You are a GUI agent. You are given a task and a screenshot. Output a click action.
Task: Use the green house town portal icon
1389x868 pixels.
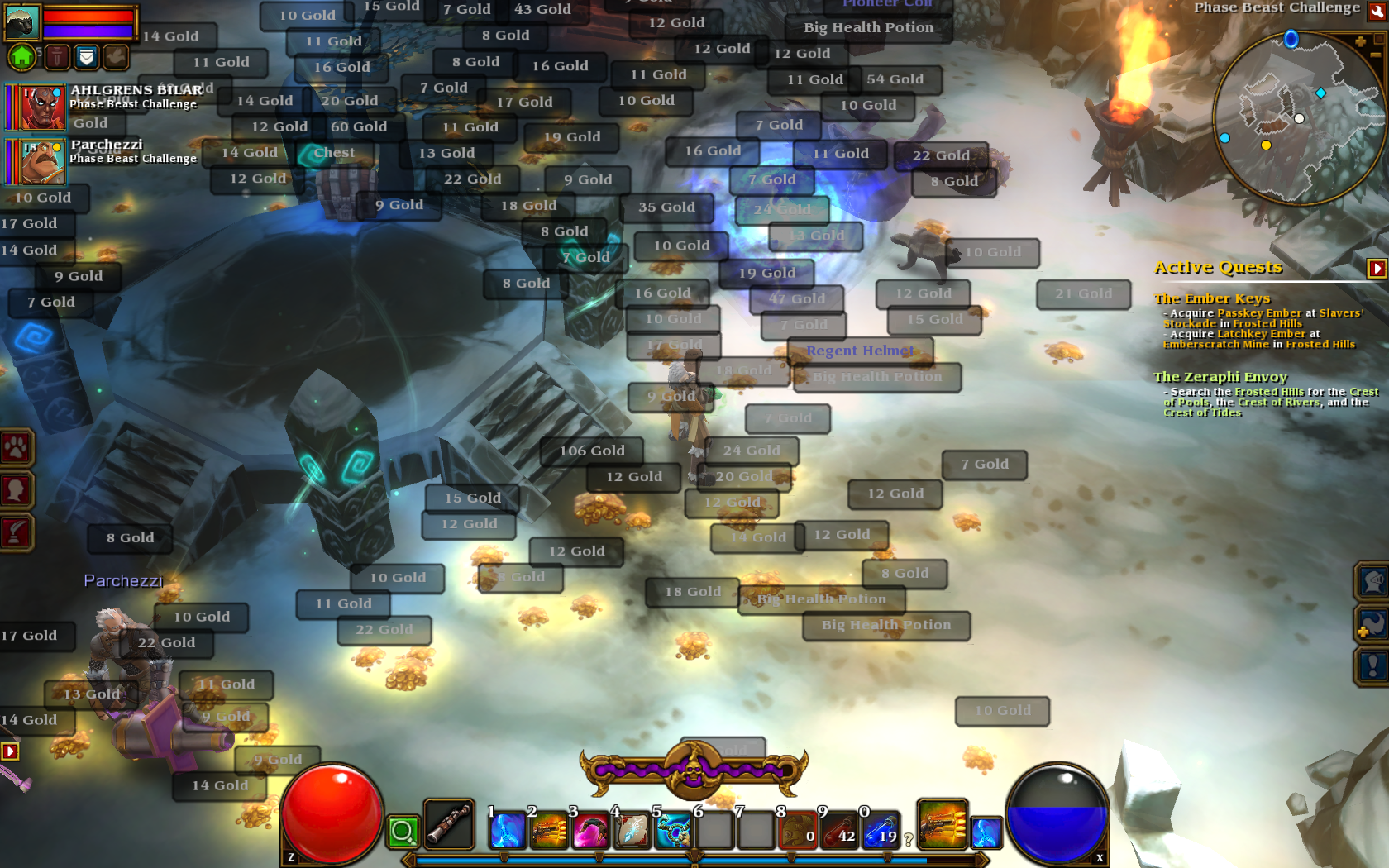pyautogui.click(x=22, y=56)
